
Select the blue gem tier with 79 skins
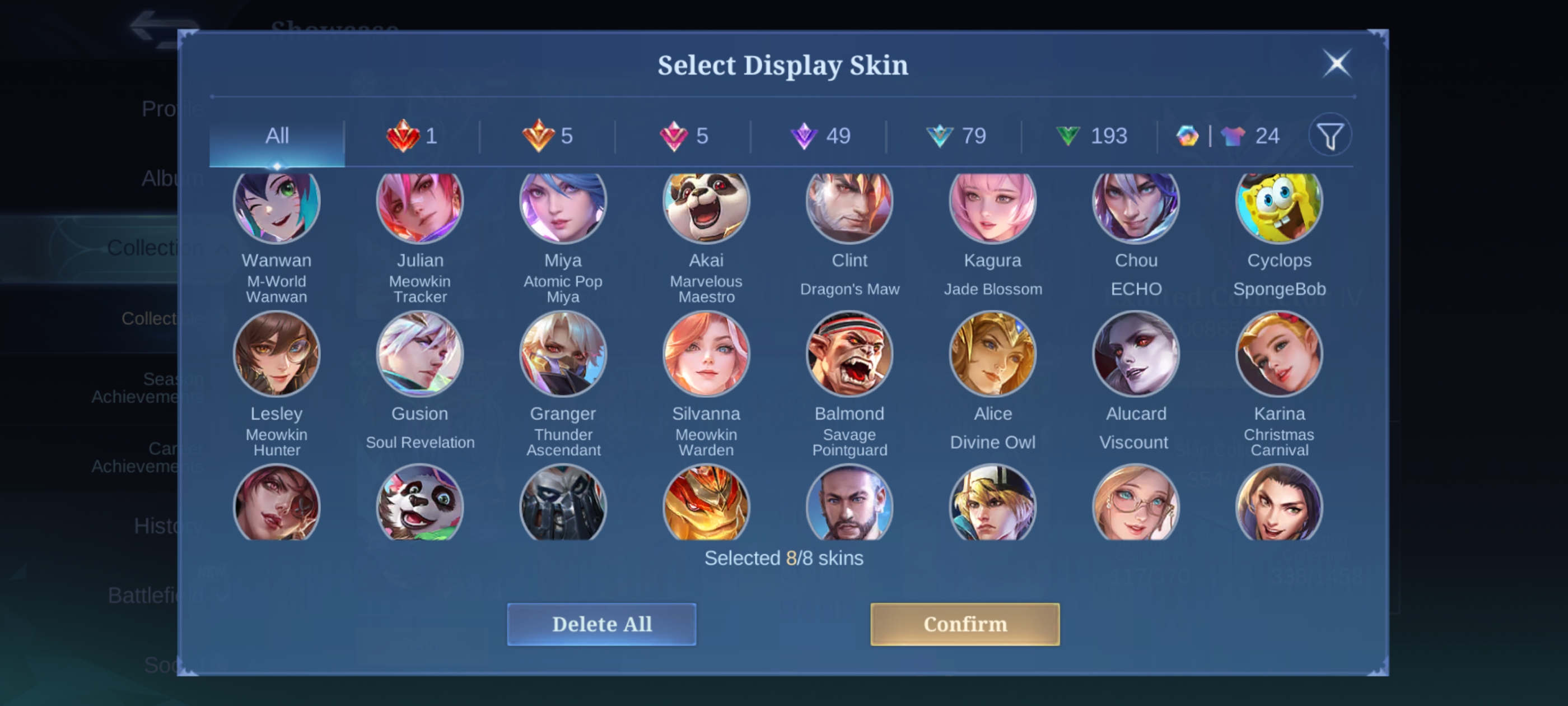(955, 136)
